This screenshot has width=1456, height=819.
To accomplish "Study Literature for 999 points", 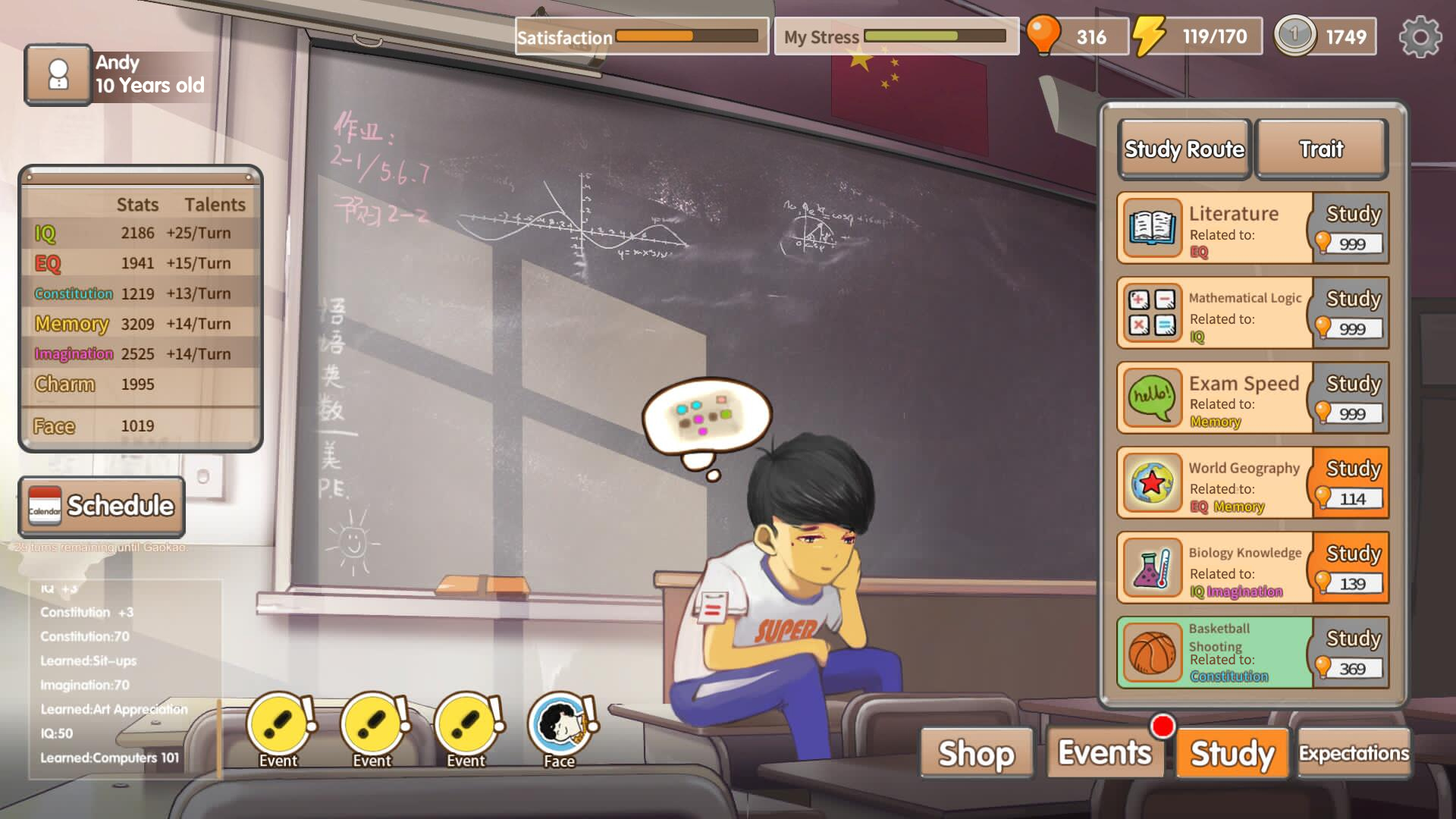I will [1351, 228].
